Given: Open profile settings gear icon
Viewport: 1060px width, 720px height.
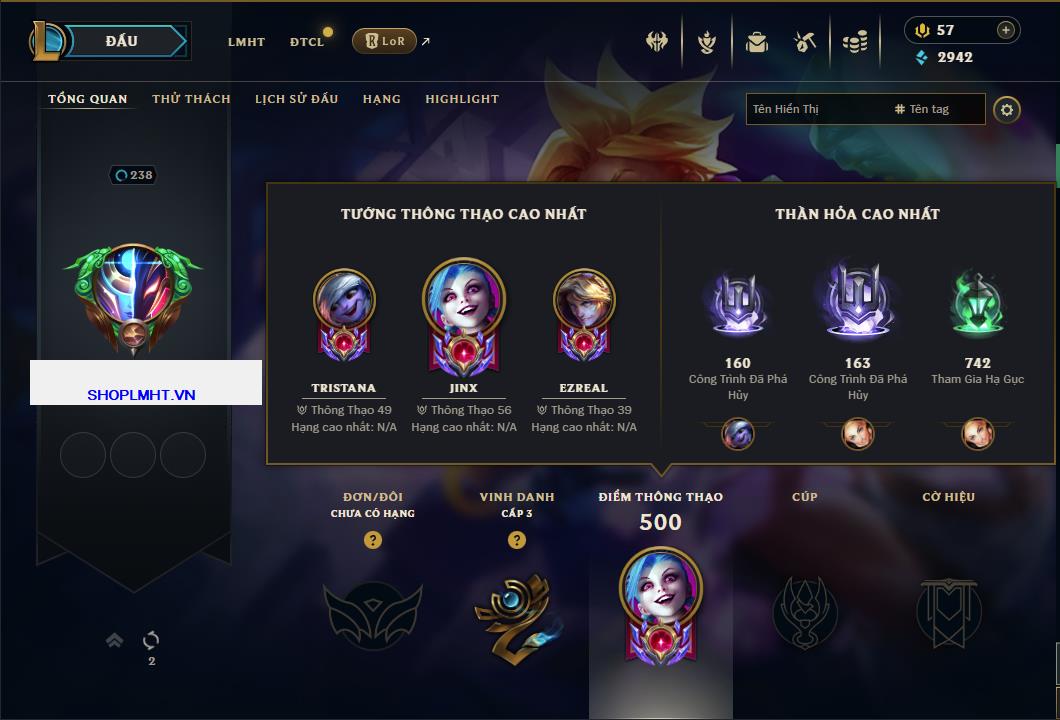Looking at the screenshot, I should [1007, 109].
